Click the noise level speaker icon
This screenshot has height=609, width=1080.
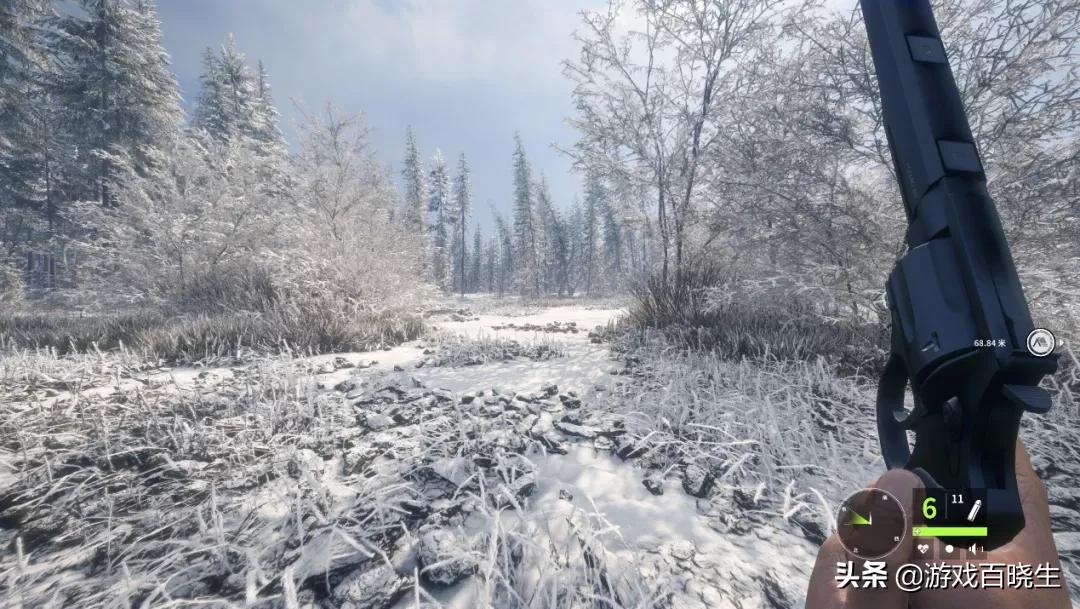click(x=974, y=548)
